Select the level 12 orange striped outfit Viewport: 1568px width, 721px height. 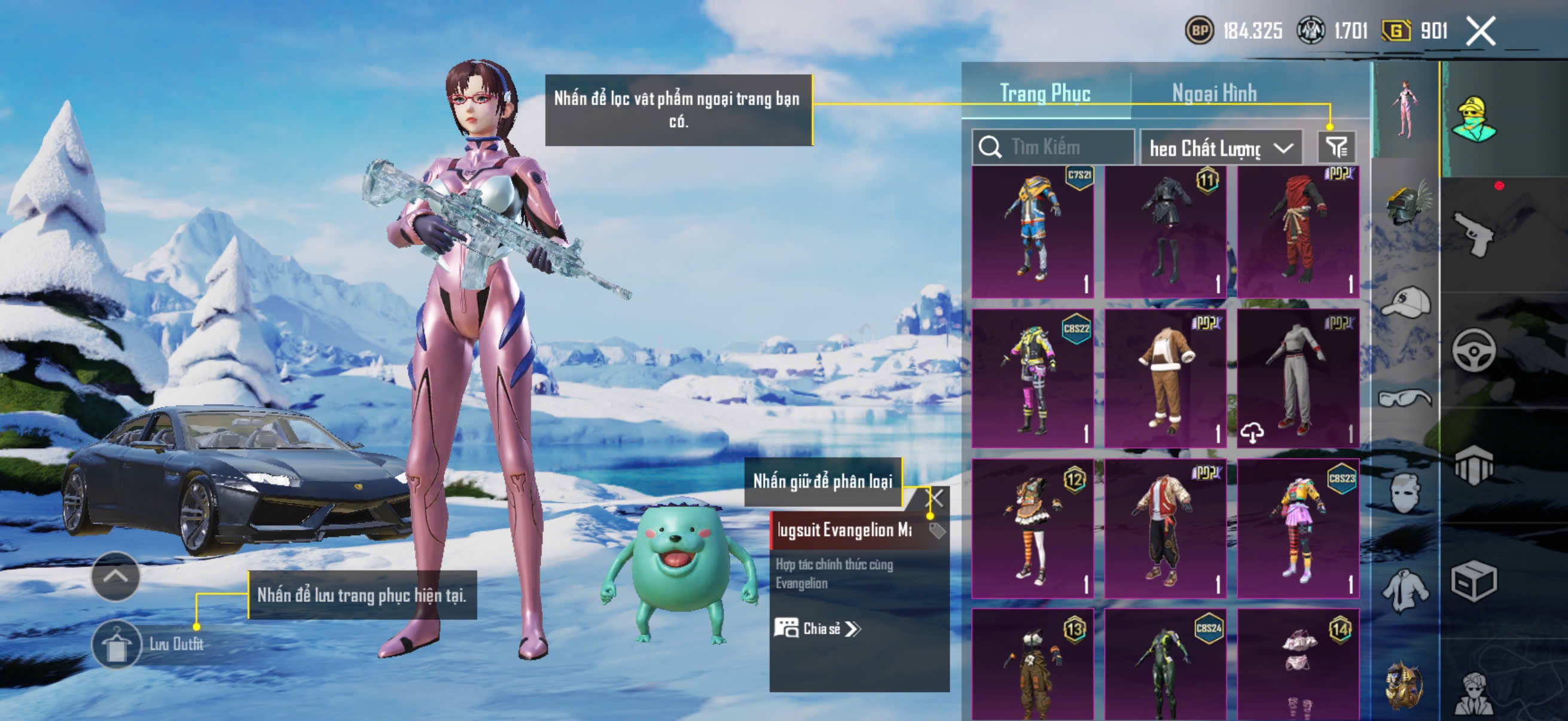[x=1032, y=528]
